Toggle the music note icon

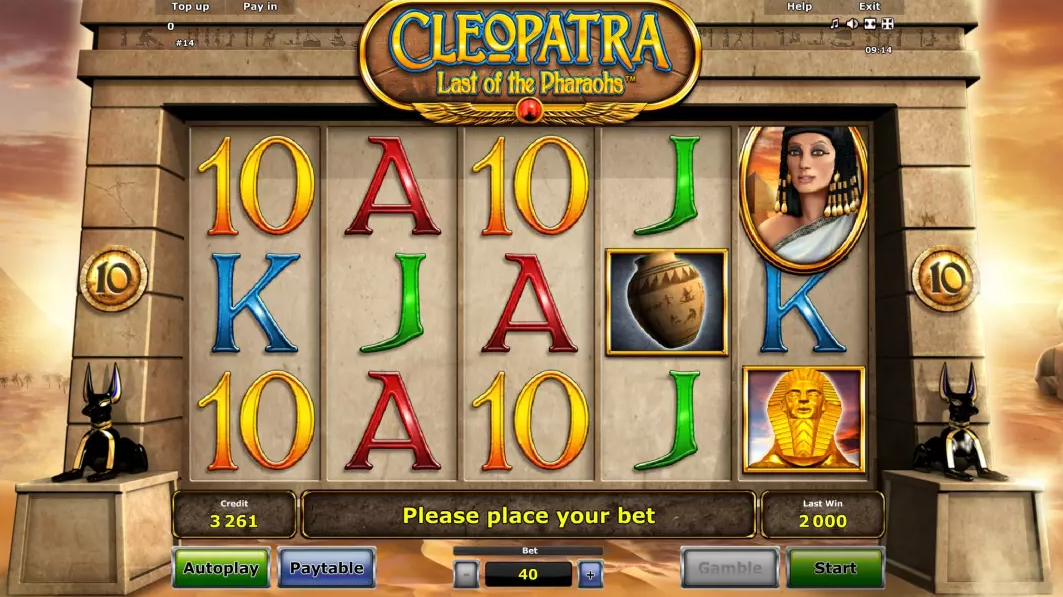tap(835, 24)
